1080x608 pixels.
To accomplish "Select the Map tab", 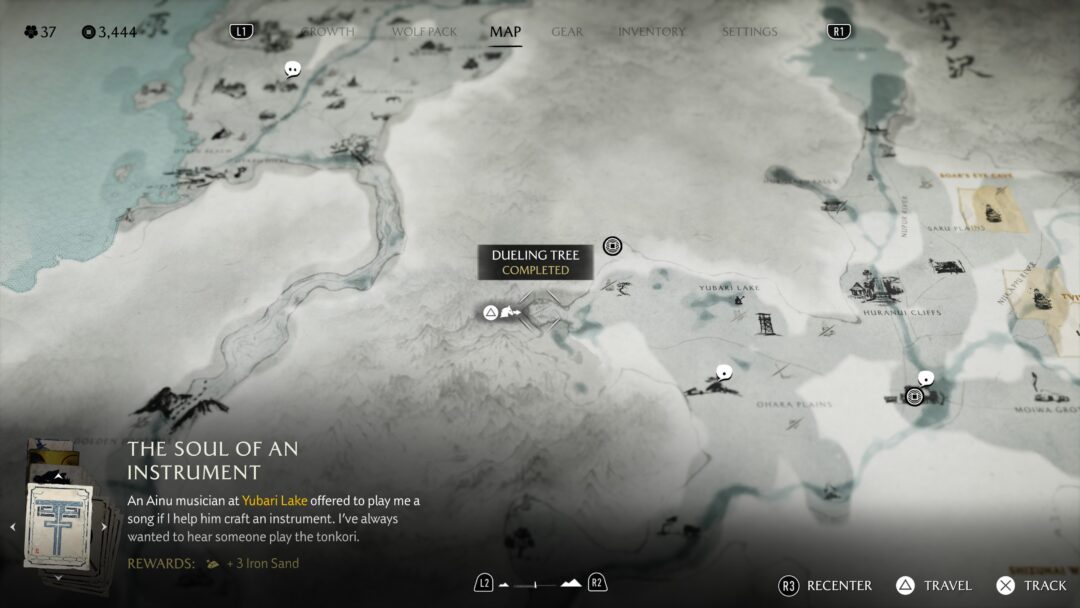I will (x=505, y=32).
